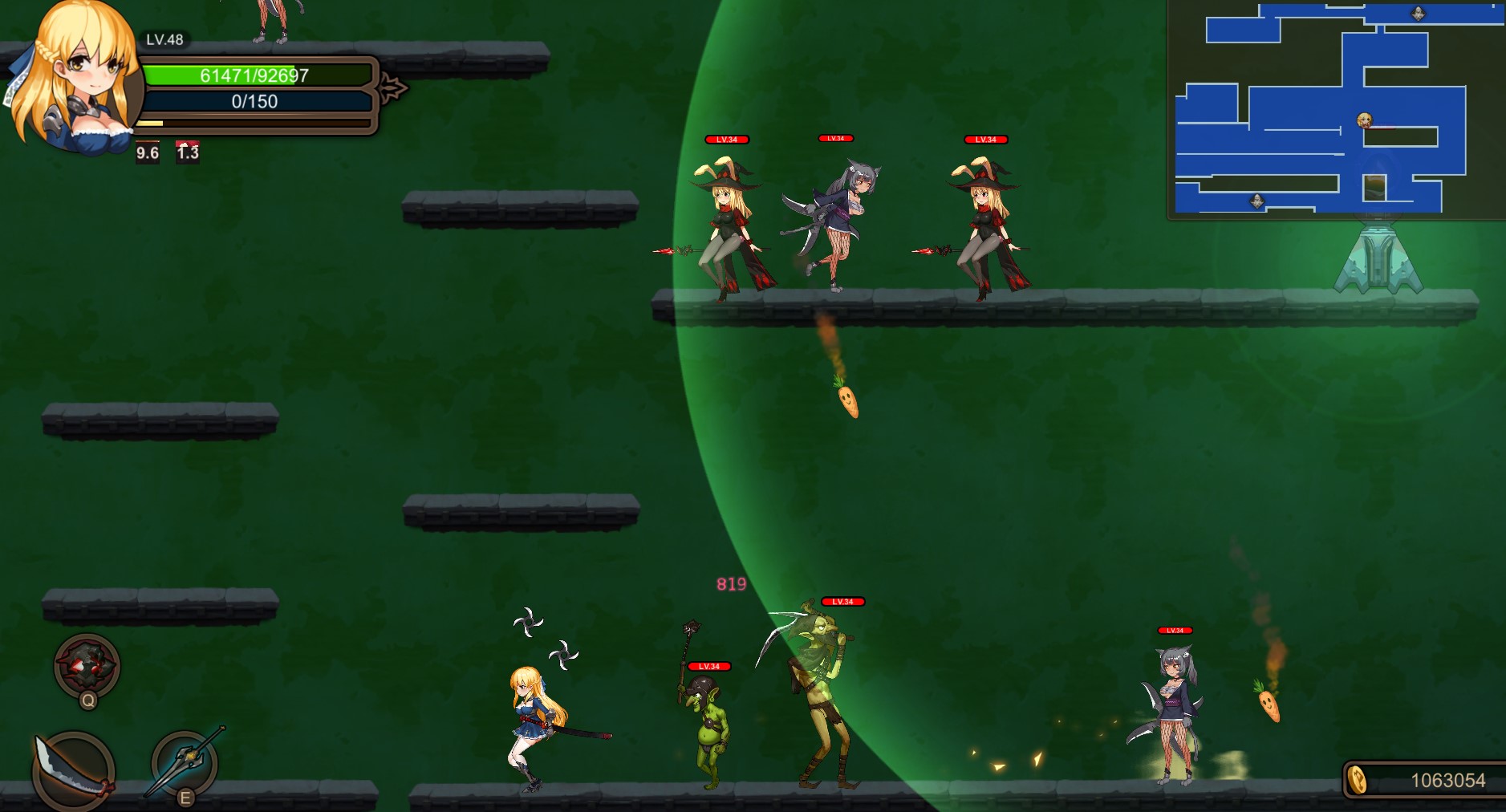Click the player marker on the minimap
The image size is (1506, 812).
tap(1364, 120)
